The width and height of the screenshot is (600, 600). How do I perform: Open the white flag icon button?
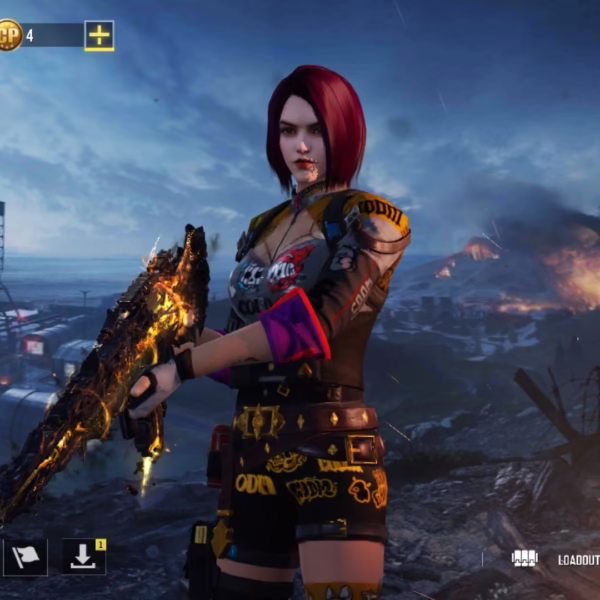[x=23, y=557]
